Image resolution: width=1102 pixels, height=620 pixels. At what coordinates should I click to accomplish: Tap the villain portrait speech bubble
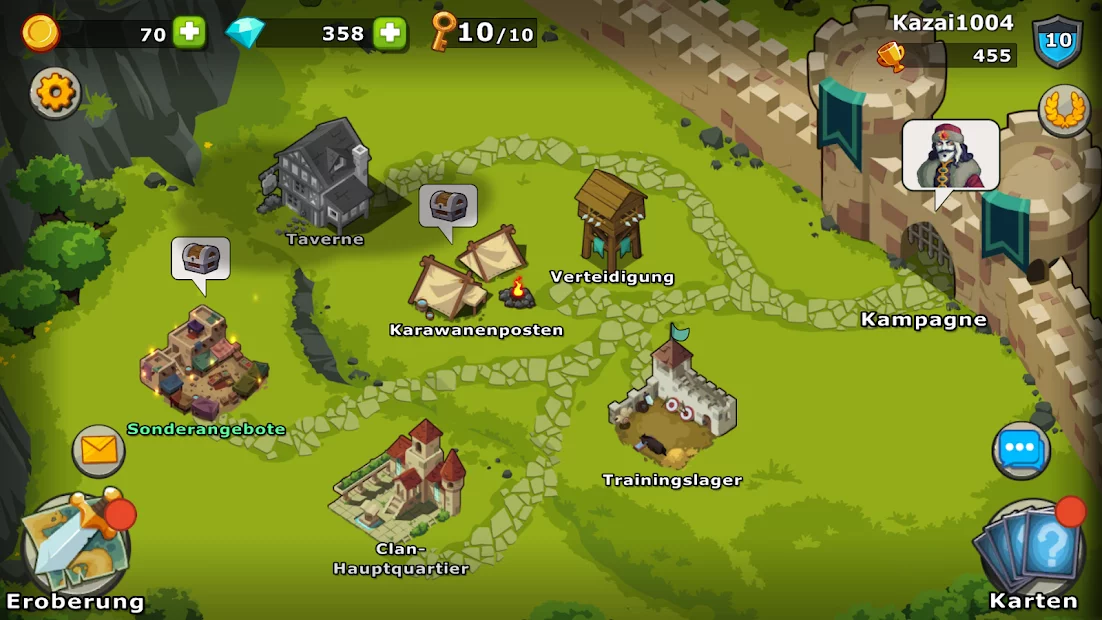click(x=950, y=155)
